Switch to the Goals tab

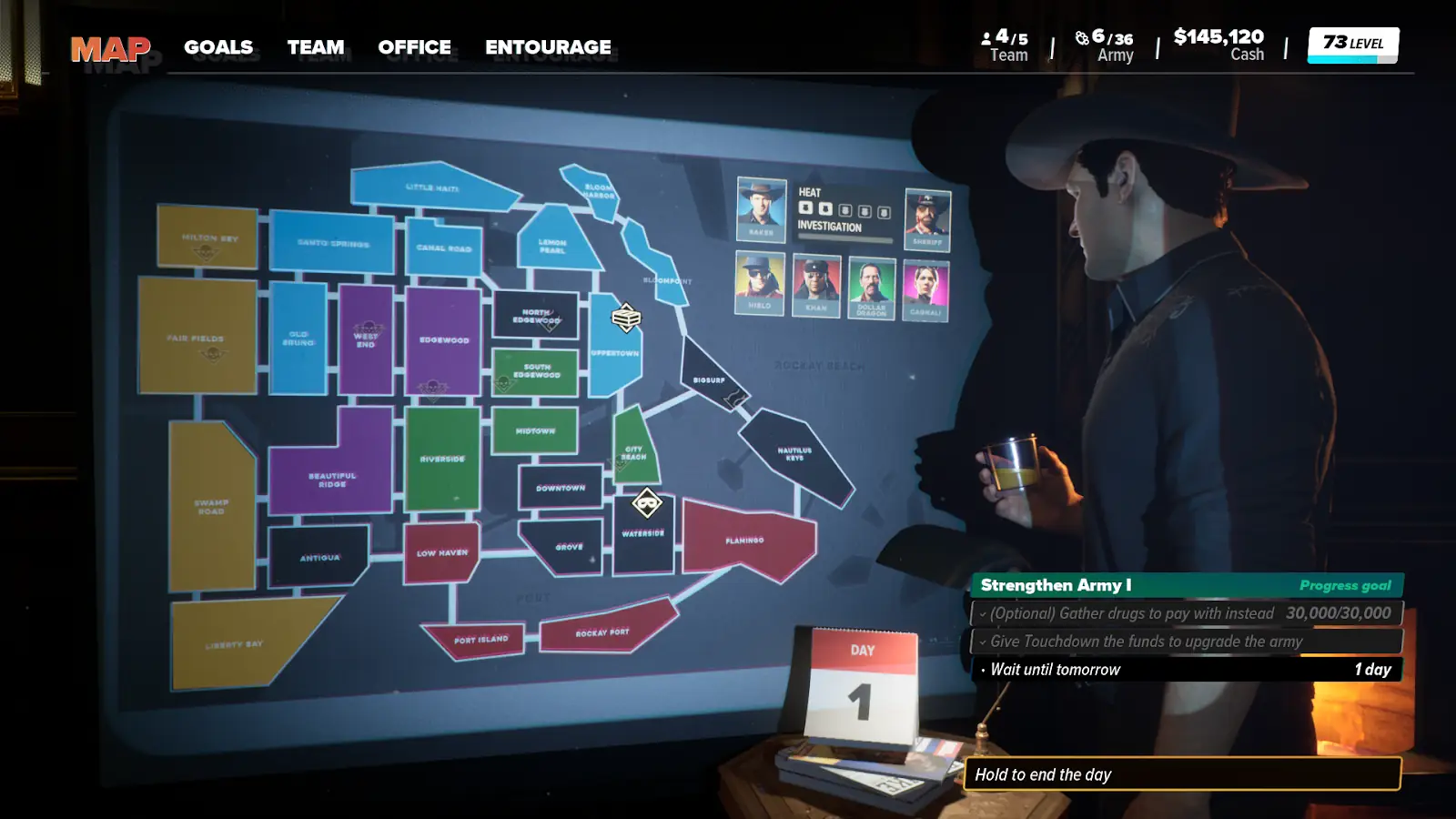pyautogui.click(x=218, y=47)
